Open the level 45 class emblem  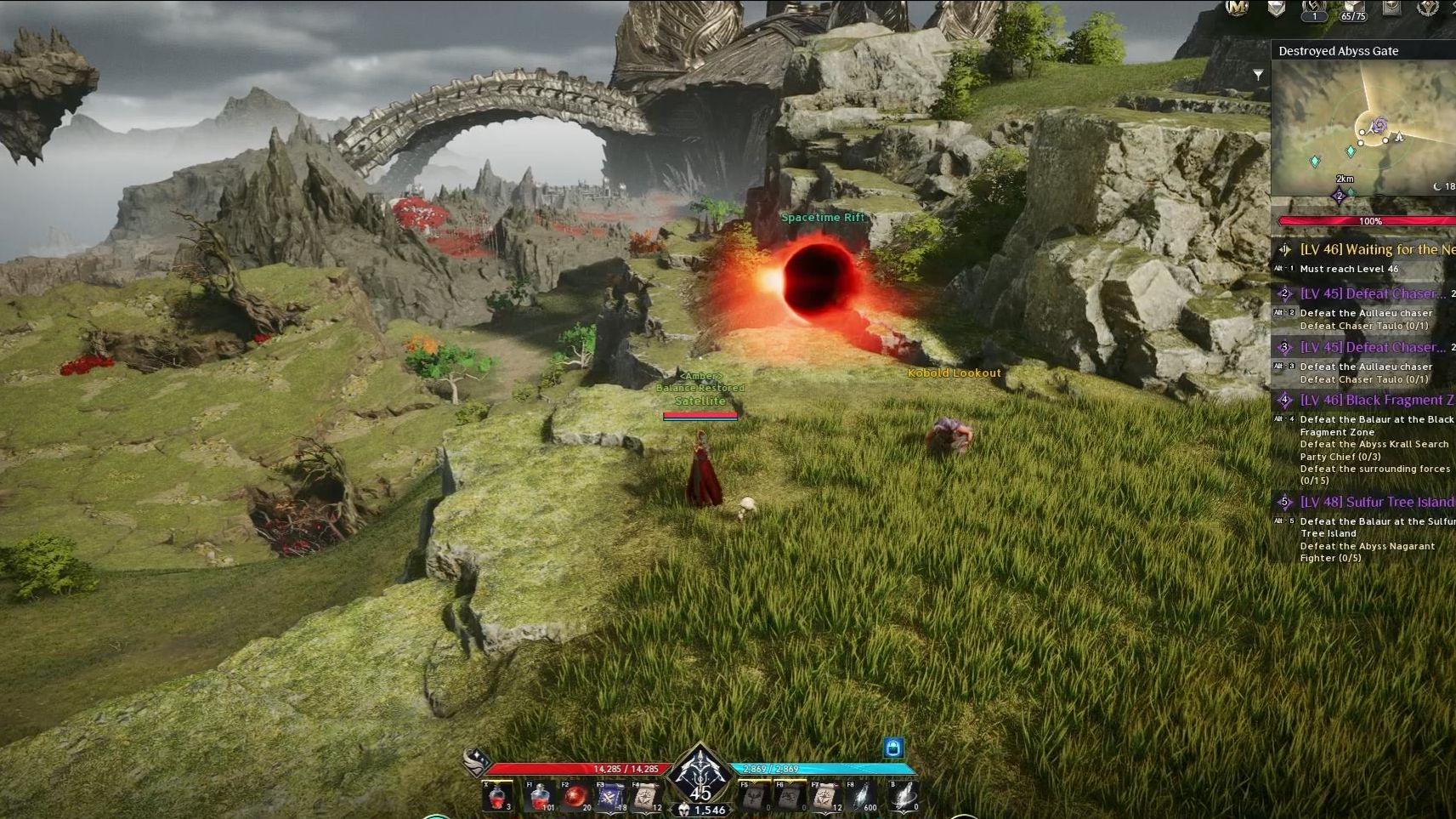(x=700, y=774)
